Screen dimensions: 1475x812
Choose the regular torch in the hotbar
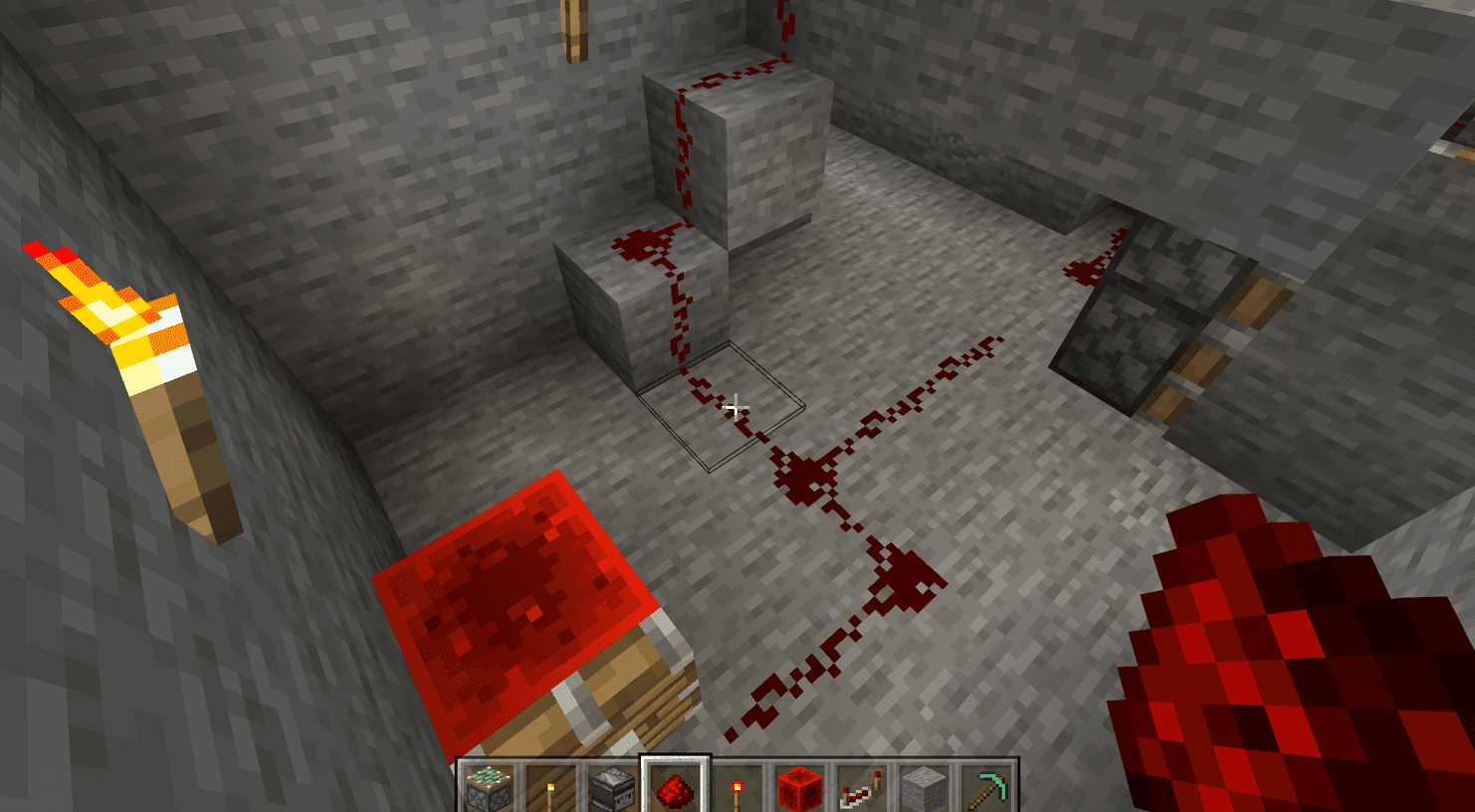click(x=550, y=788)
